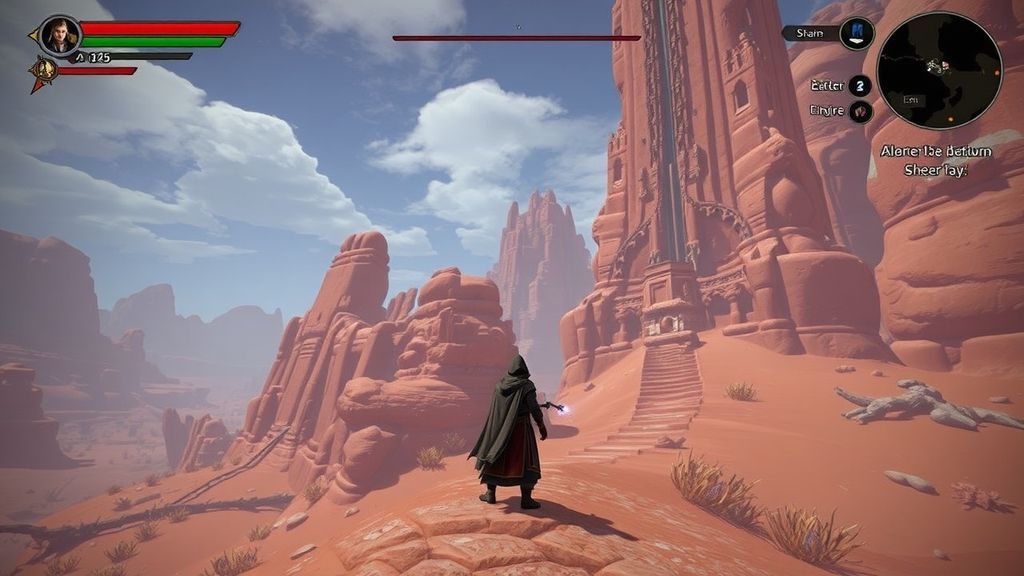Image resolution: width=1024 pixels, height=576 pixels.
Task: Activate the Elnjire round icon
Action: tap(860, 111)
